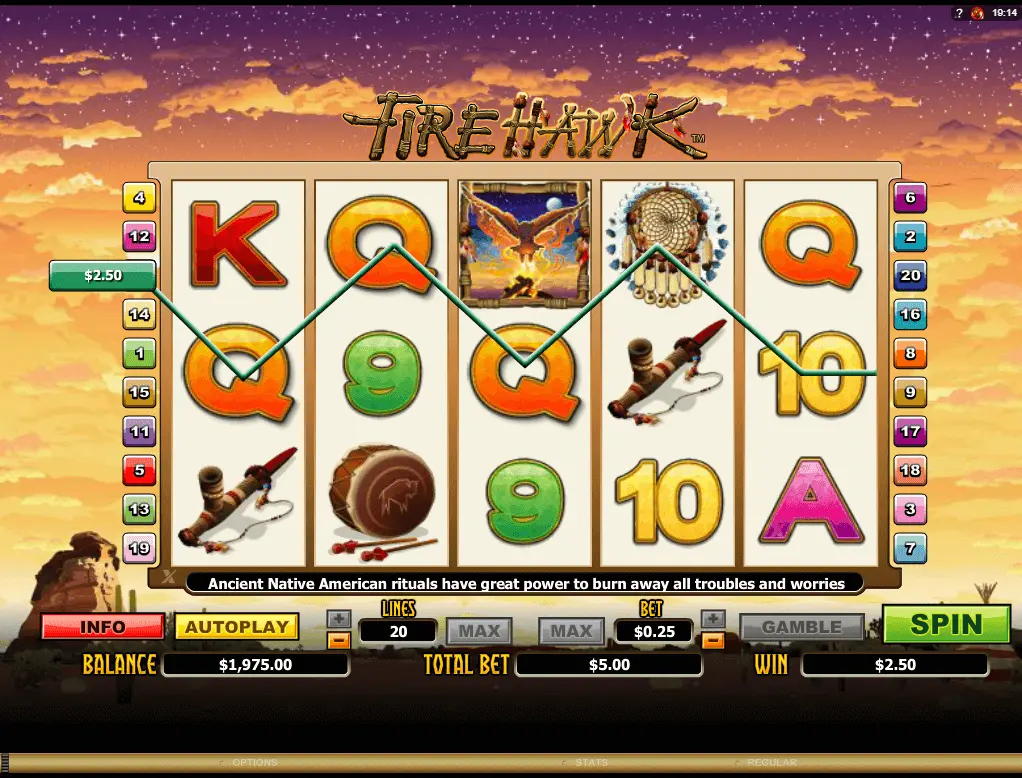The height and width of the screenshot is (778, 1022).
Task: Click the GAMBLE button
Action: pos(802,627)
